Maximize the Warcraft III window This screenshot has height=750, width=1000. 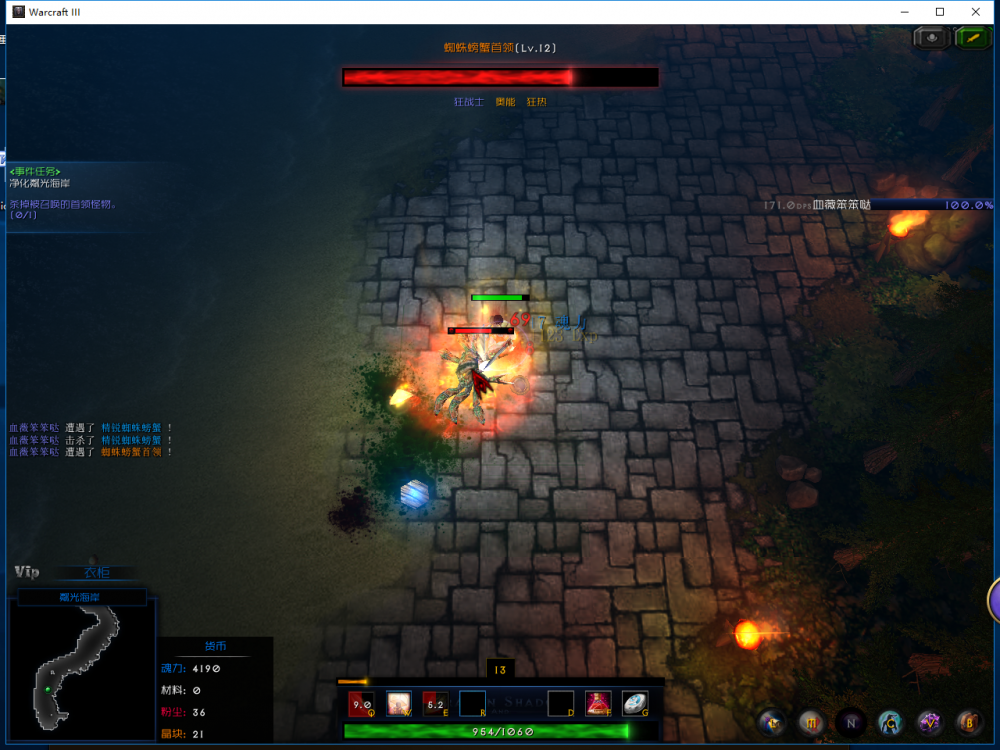point(939,12)
